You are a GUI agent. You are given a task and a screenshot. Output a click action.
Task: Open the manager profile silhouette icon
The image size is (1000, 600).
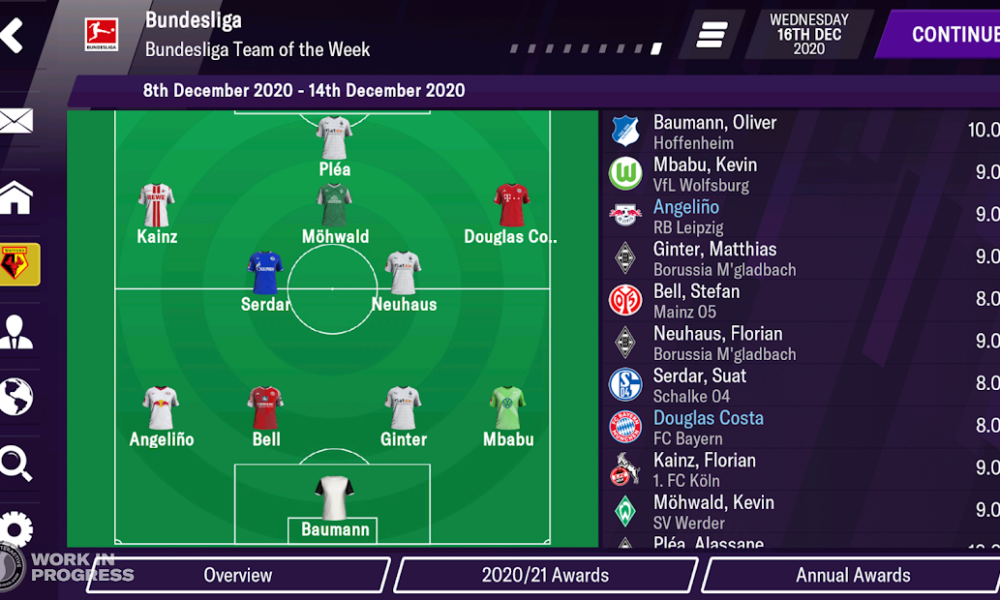coord(16,331)
